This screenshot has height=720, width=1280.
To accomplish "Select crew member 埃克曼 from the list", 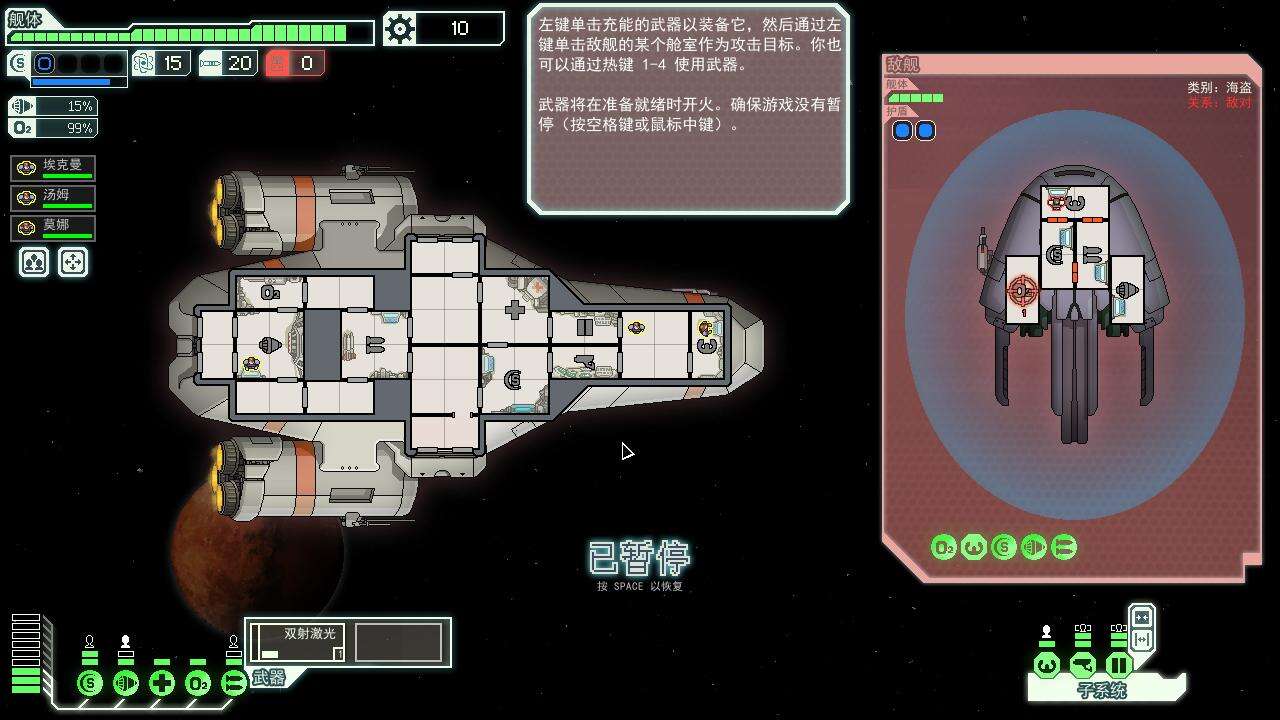I will pos(54,168).
